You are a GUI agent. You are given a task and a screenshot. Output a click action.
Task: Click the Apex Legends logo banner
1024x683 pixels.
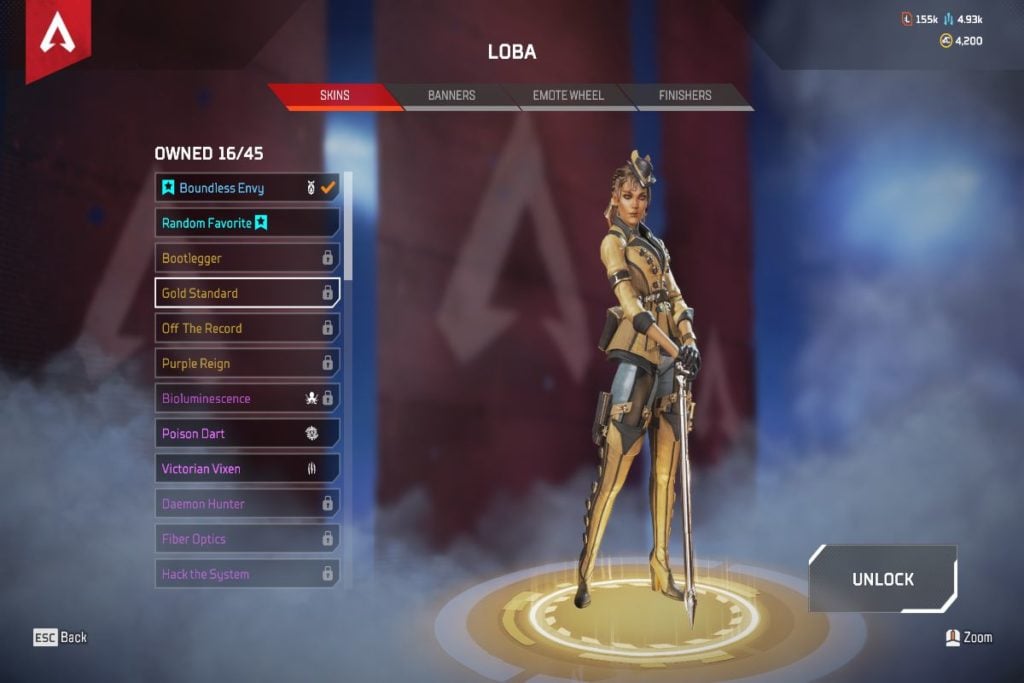coord(58,38)
